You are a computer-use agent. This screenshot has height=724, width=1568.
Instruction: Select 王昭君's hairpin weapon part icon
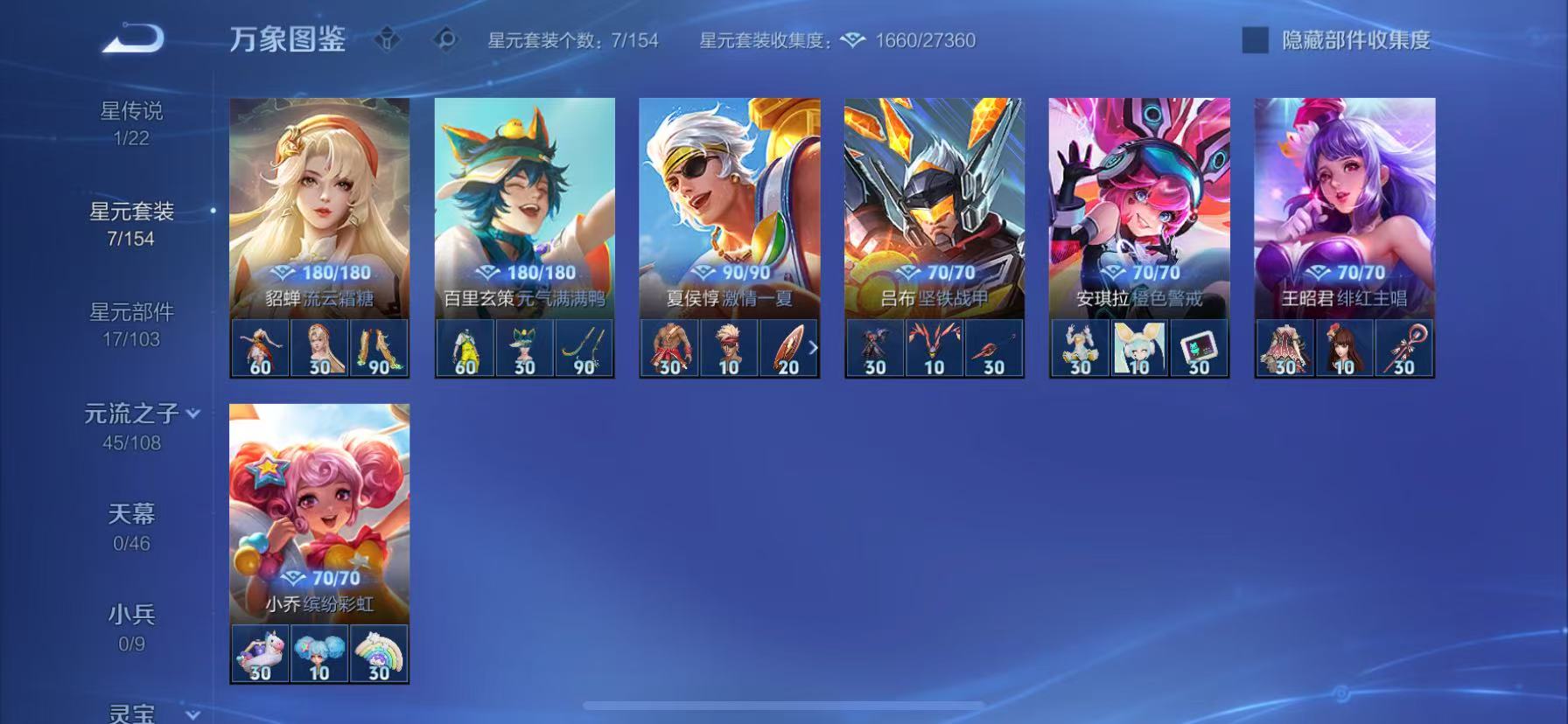click(1403, 346)
